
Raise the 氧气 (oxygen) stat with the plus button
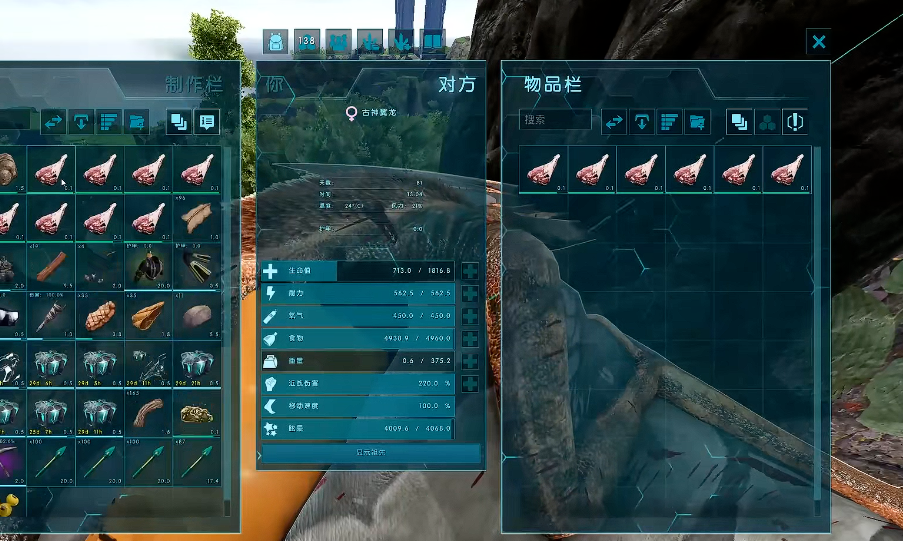470,316
